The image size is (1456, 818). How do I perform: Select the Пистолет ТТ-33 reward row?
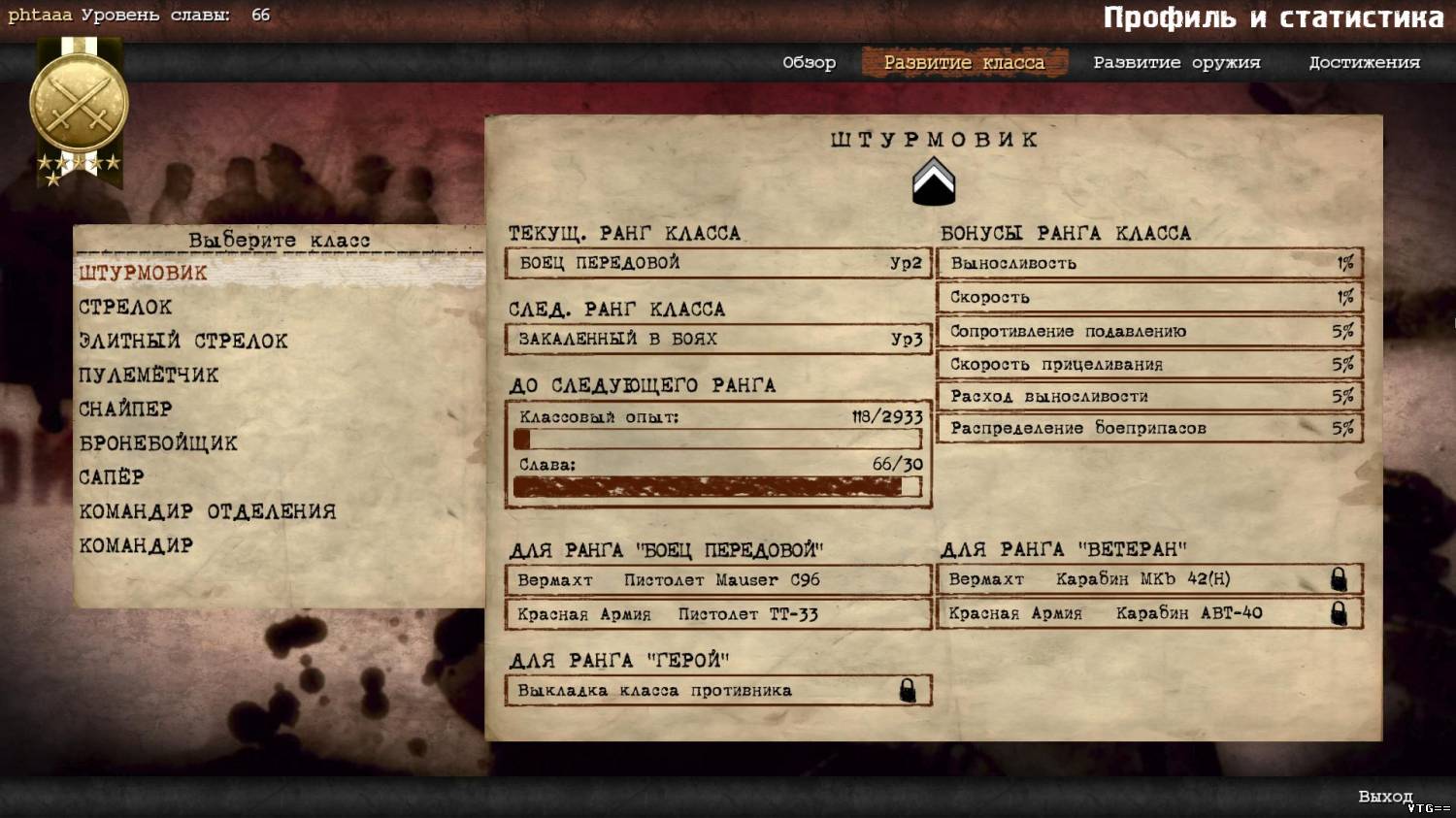coord(718,614)
